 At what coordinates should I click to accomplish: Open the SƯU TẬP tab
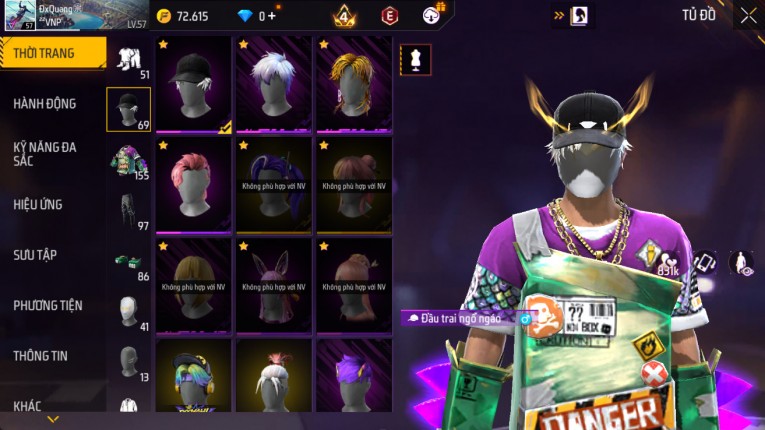[x=35, y=255]
